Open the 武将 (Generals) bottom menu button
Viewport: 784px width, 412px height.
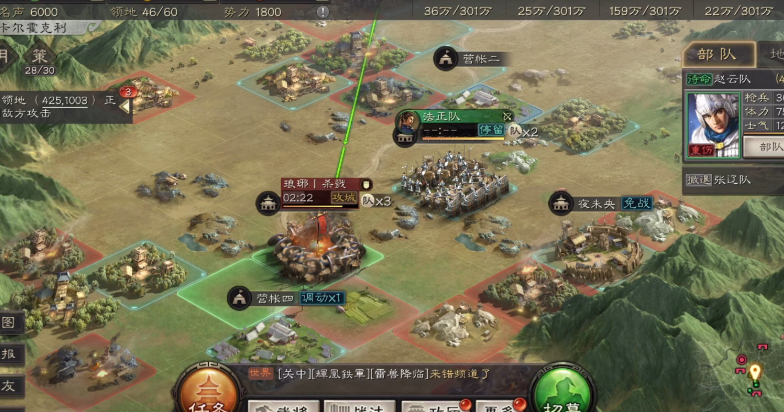(x=279, y=406)
